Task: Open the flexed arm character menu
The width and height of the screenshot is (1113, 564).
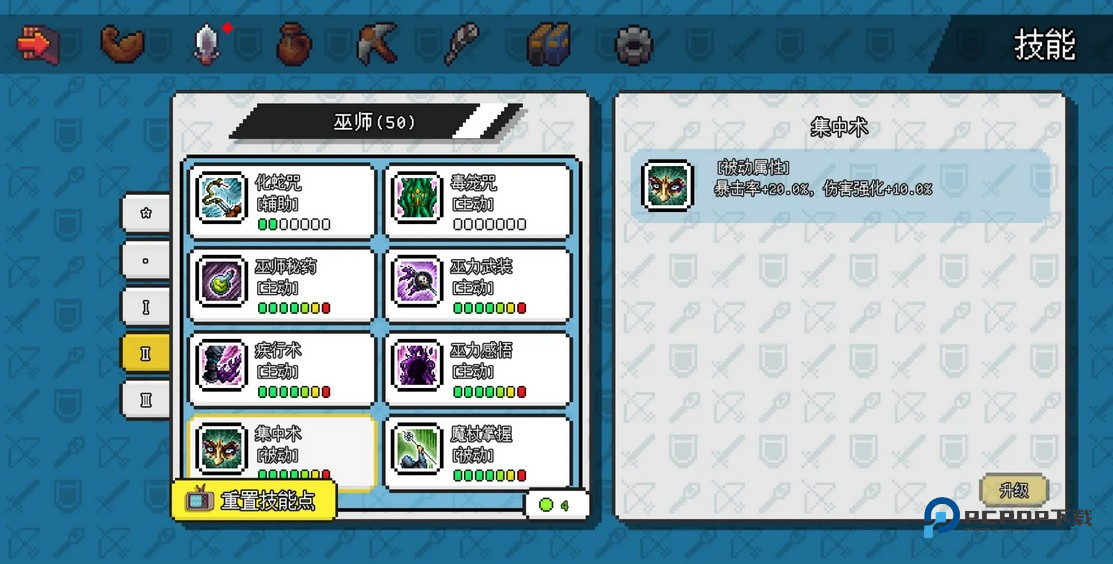Action: [x=123, y=44]
